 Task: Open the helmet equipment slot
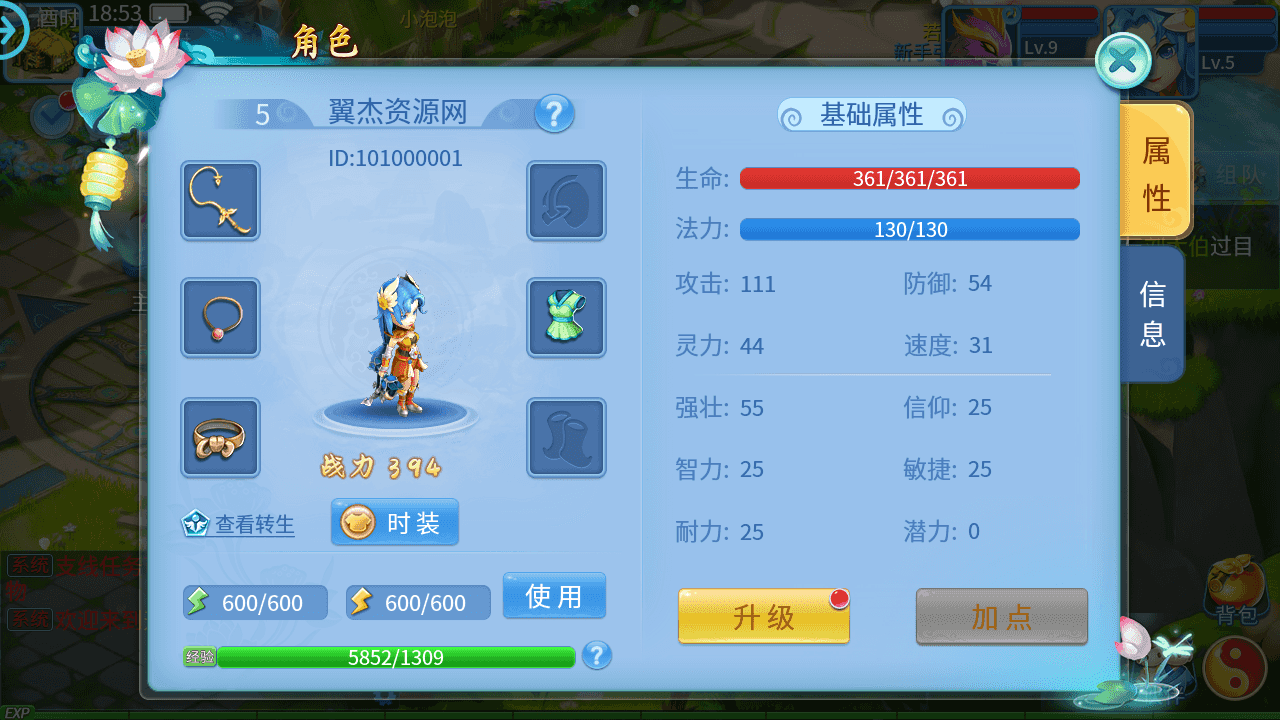tap(566, 200)
